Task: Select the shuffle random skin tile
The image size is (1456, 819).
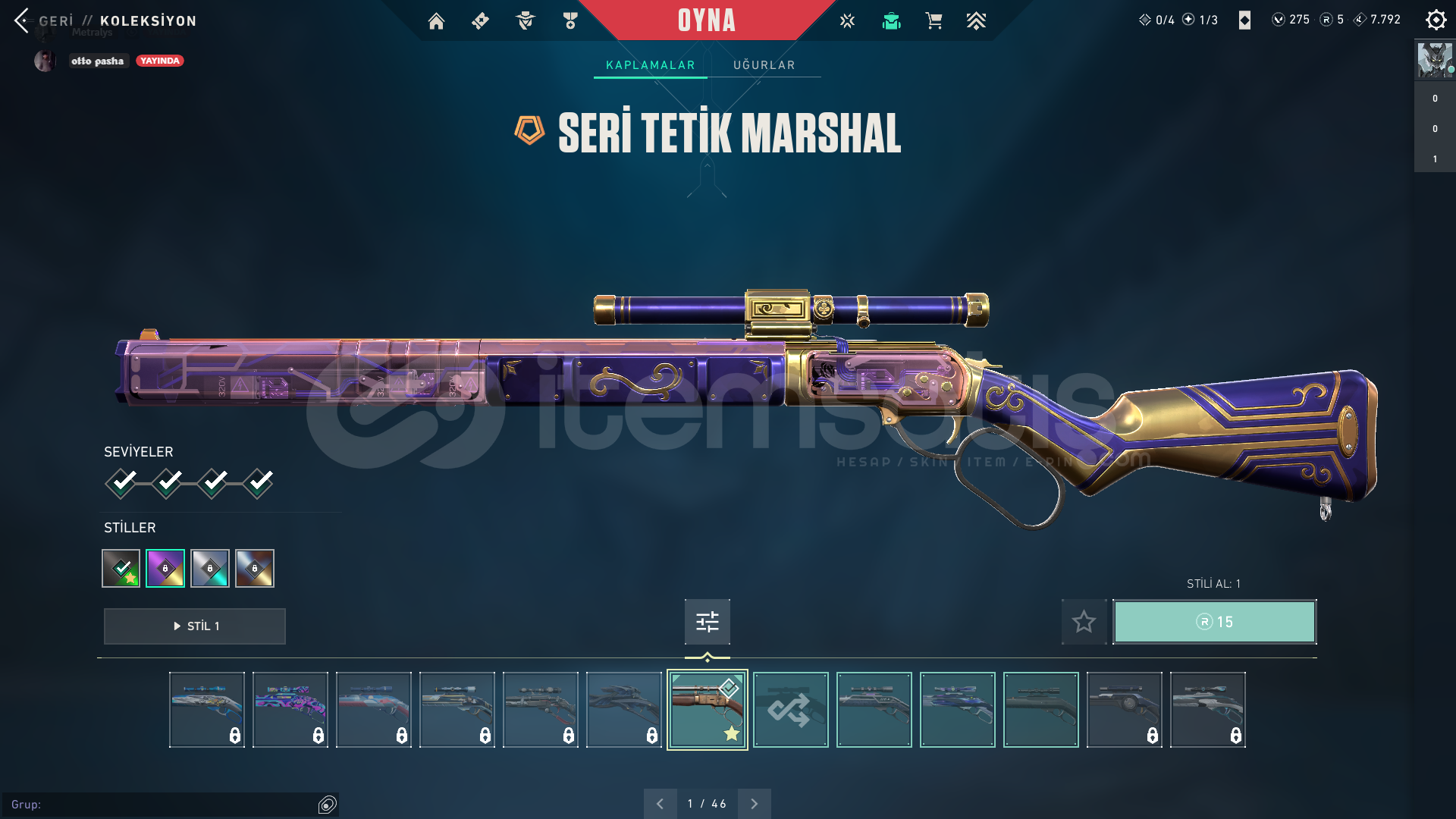Action: 790,710
